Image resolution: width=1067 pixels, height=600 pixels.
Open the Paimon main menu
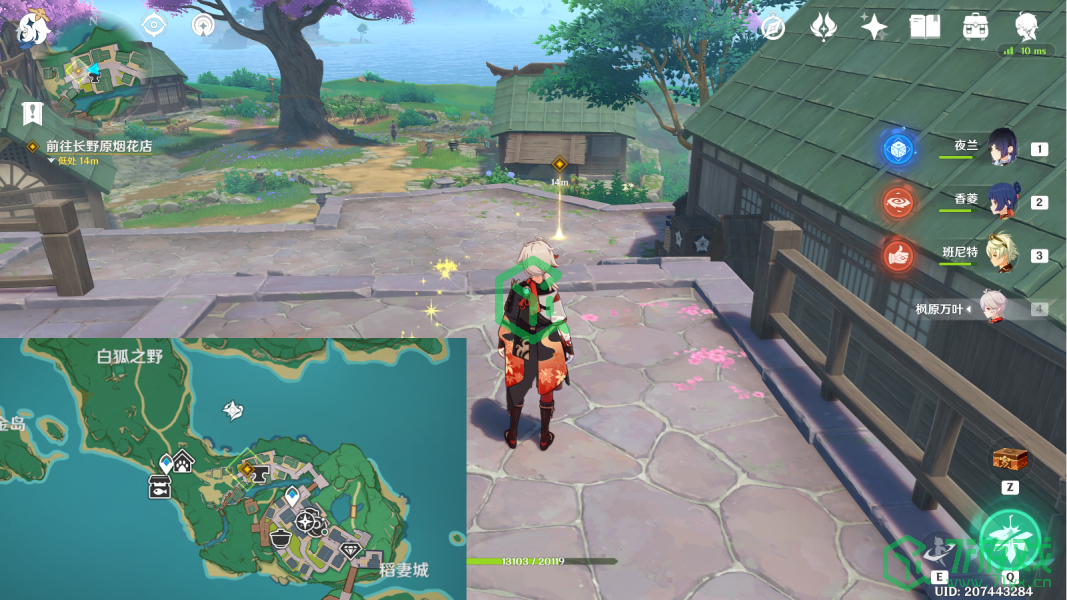(32, 27)
